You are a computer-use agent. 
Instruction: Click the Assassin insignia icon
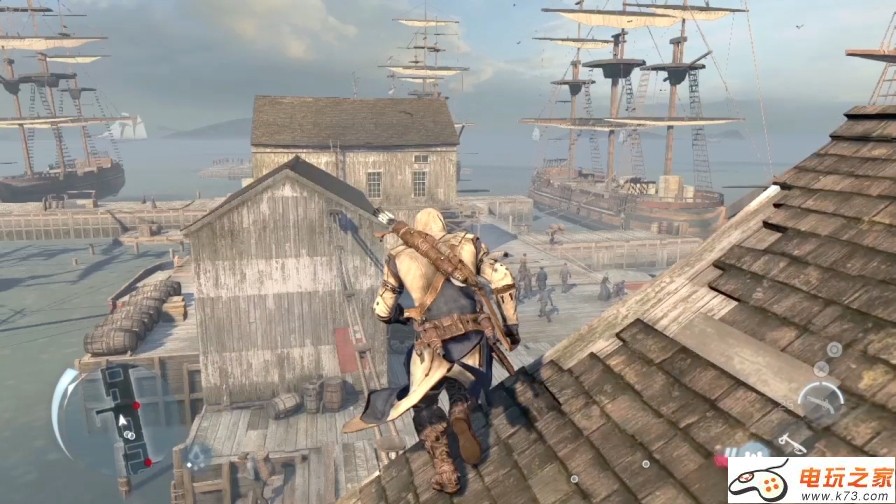tap(197, 456)
